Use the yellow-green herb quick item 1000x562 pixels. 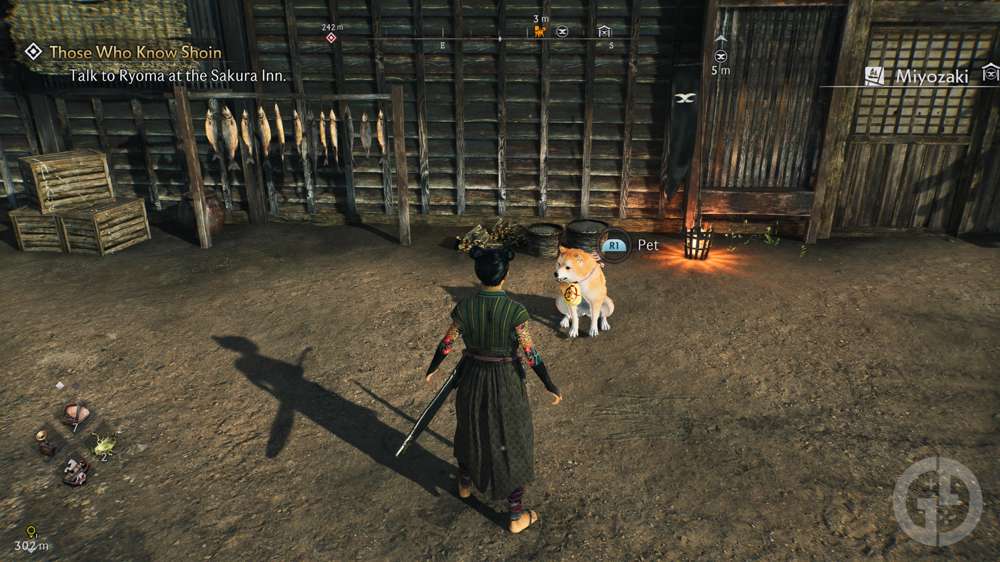tap(103, 443)
